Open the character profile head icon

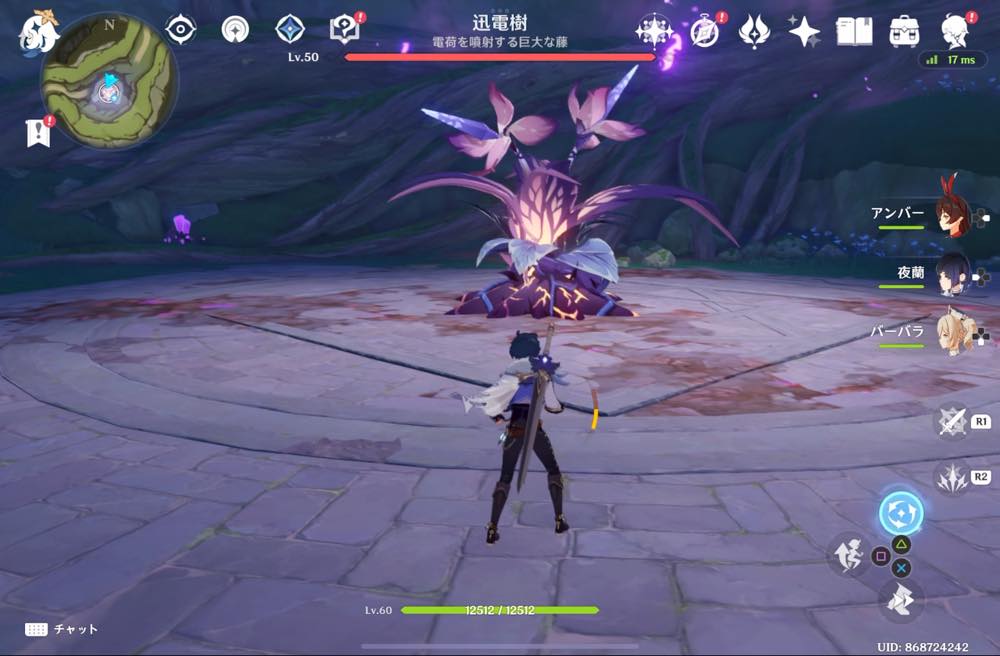957,32
